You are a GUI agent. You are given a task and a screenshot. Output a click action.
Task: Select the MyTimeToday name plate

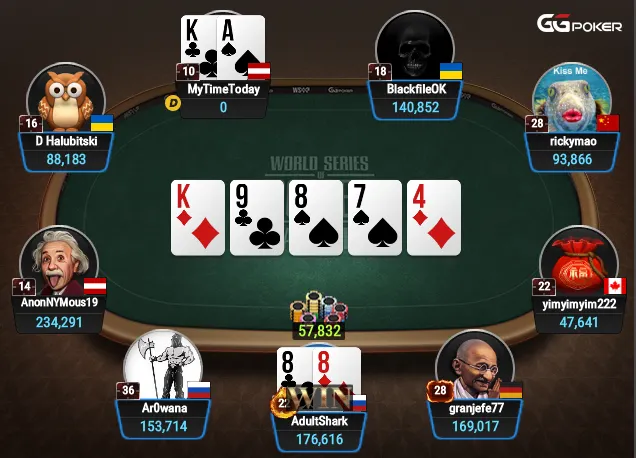(223, 98)
